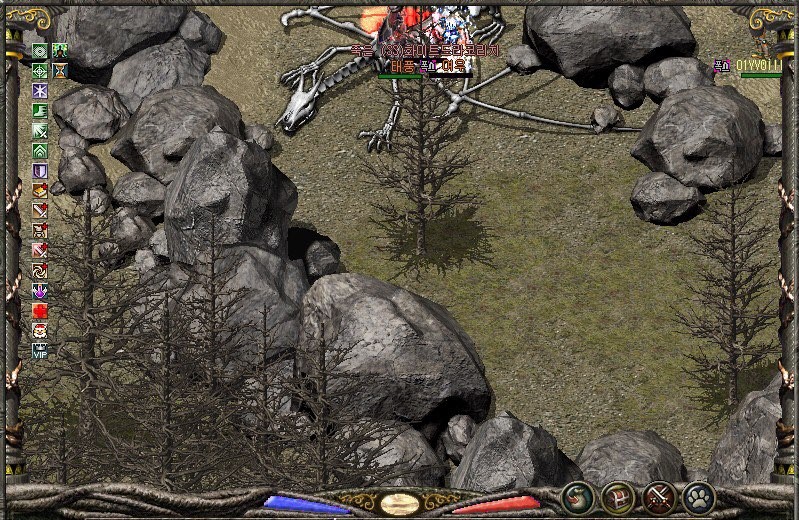799x520 pixels.
Task: Click the green serpent round button
Action: [577, 495]
